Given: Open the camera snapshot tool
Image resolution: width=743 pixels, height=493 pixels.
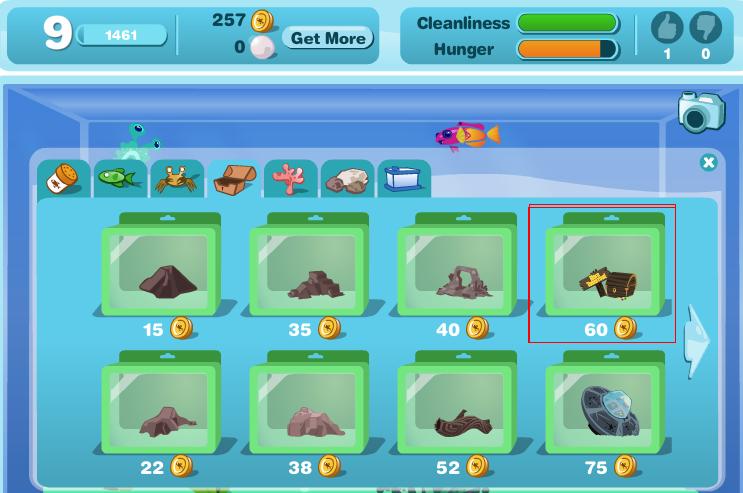Looking at the screenshot, I should [700, 111].
